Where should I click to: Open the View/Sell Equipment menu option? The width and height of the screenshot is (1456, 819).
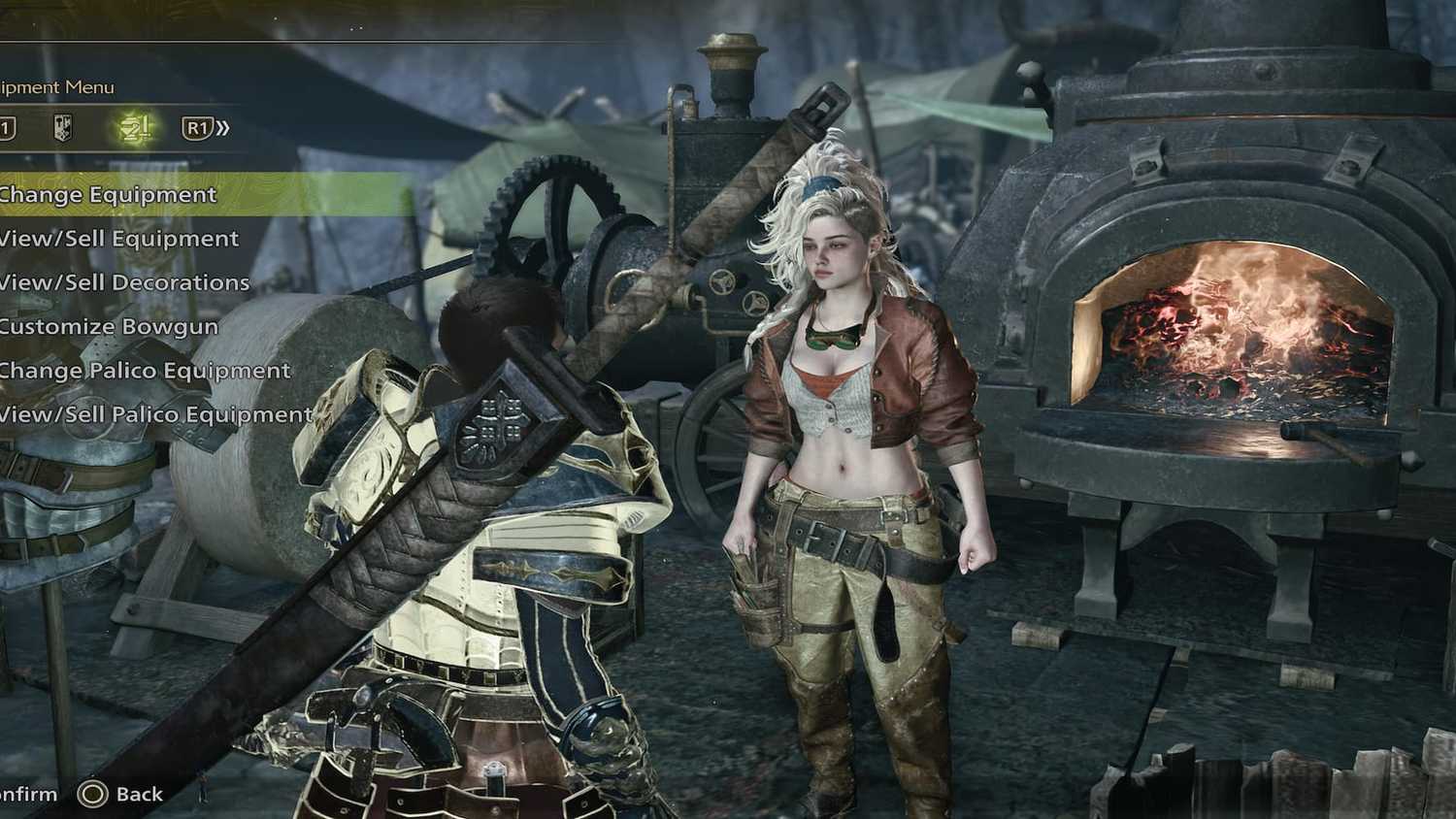click(118, 238)
